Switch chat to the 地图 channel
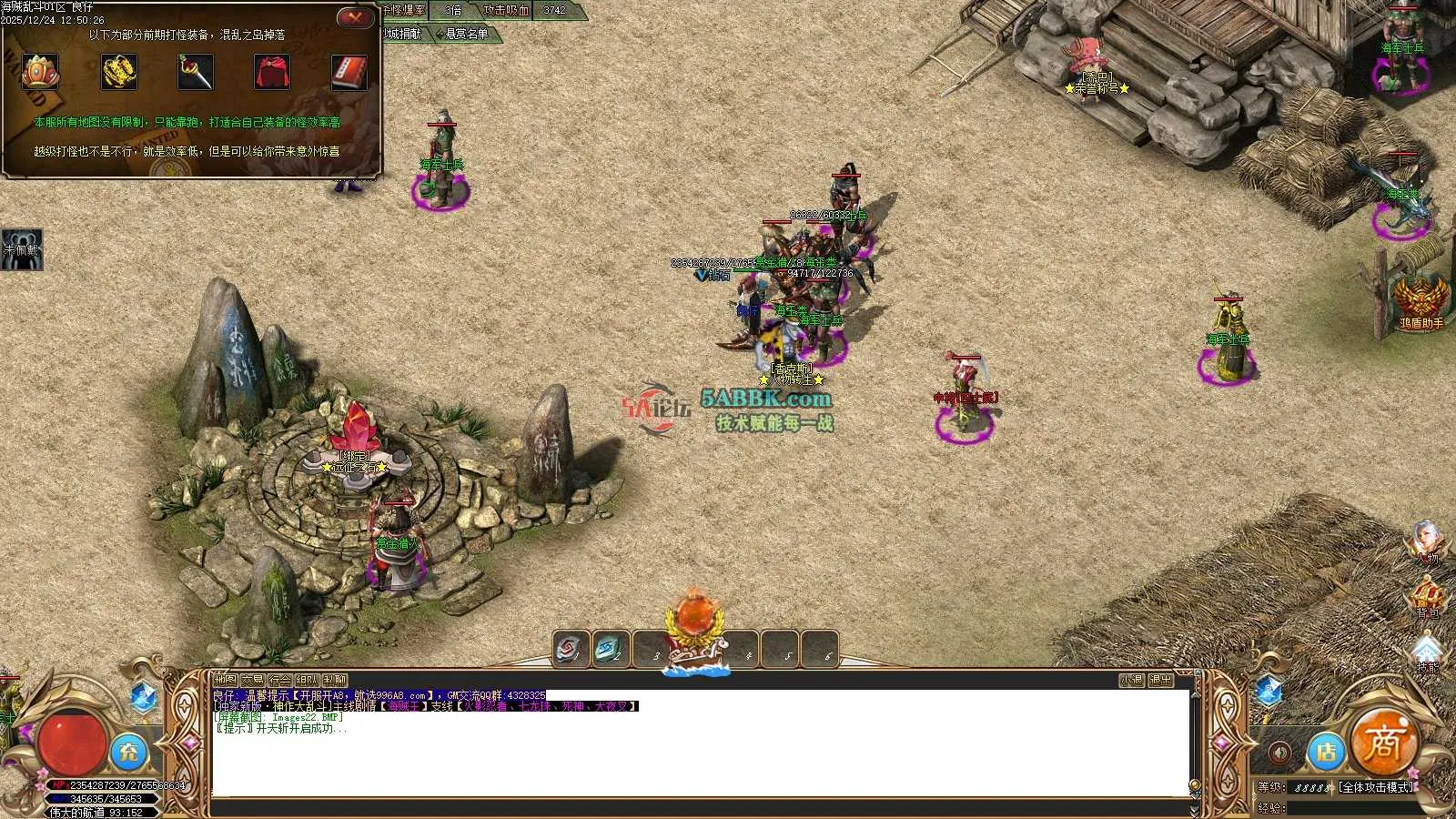 225,680
